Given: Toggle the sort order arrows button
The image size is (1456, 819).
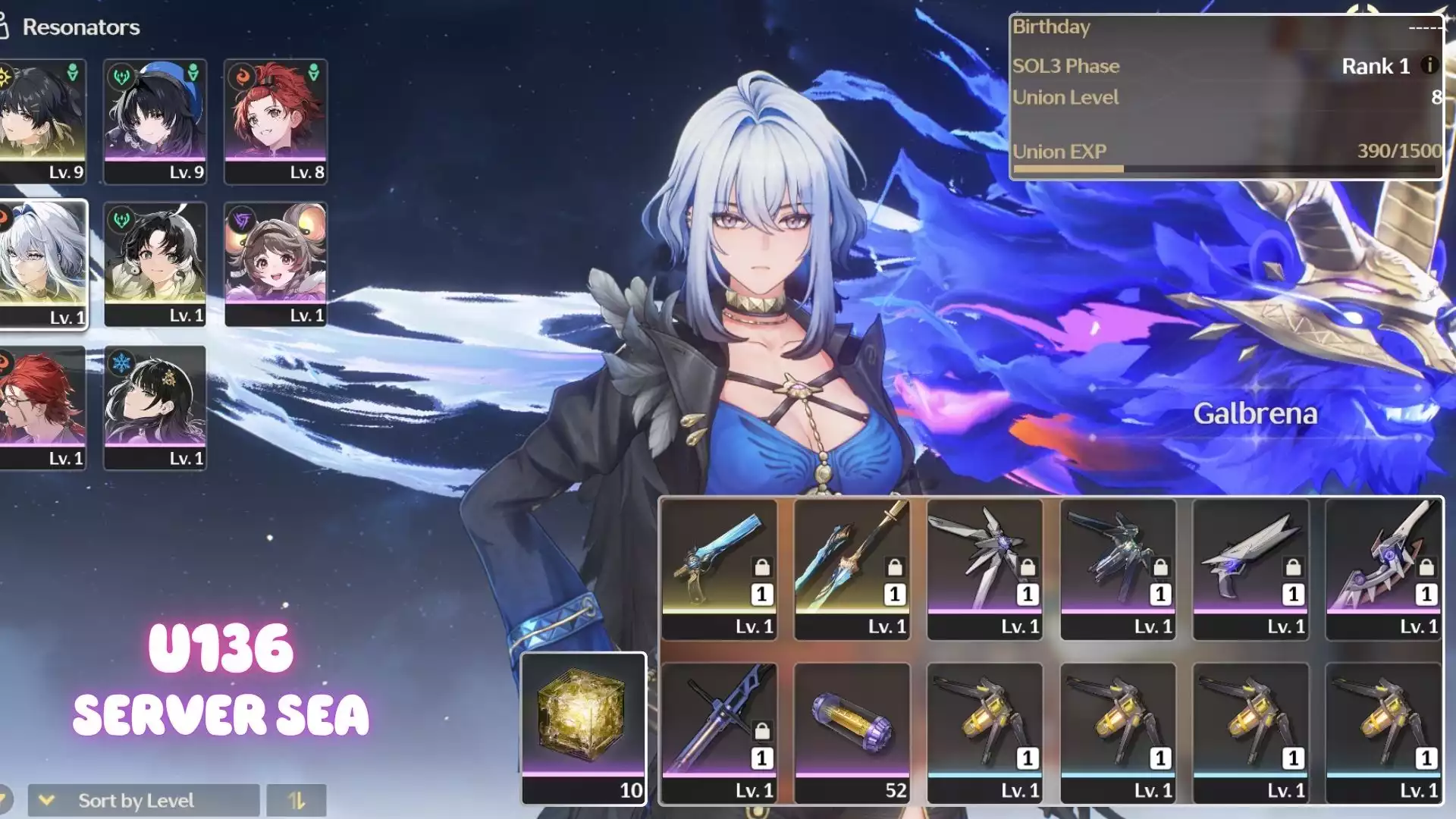Looking at the screenshot, I should [297, 800].
